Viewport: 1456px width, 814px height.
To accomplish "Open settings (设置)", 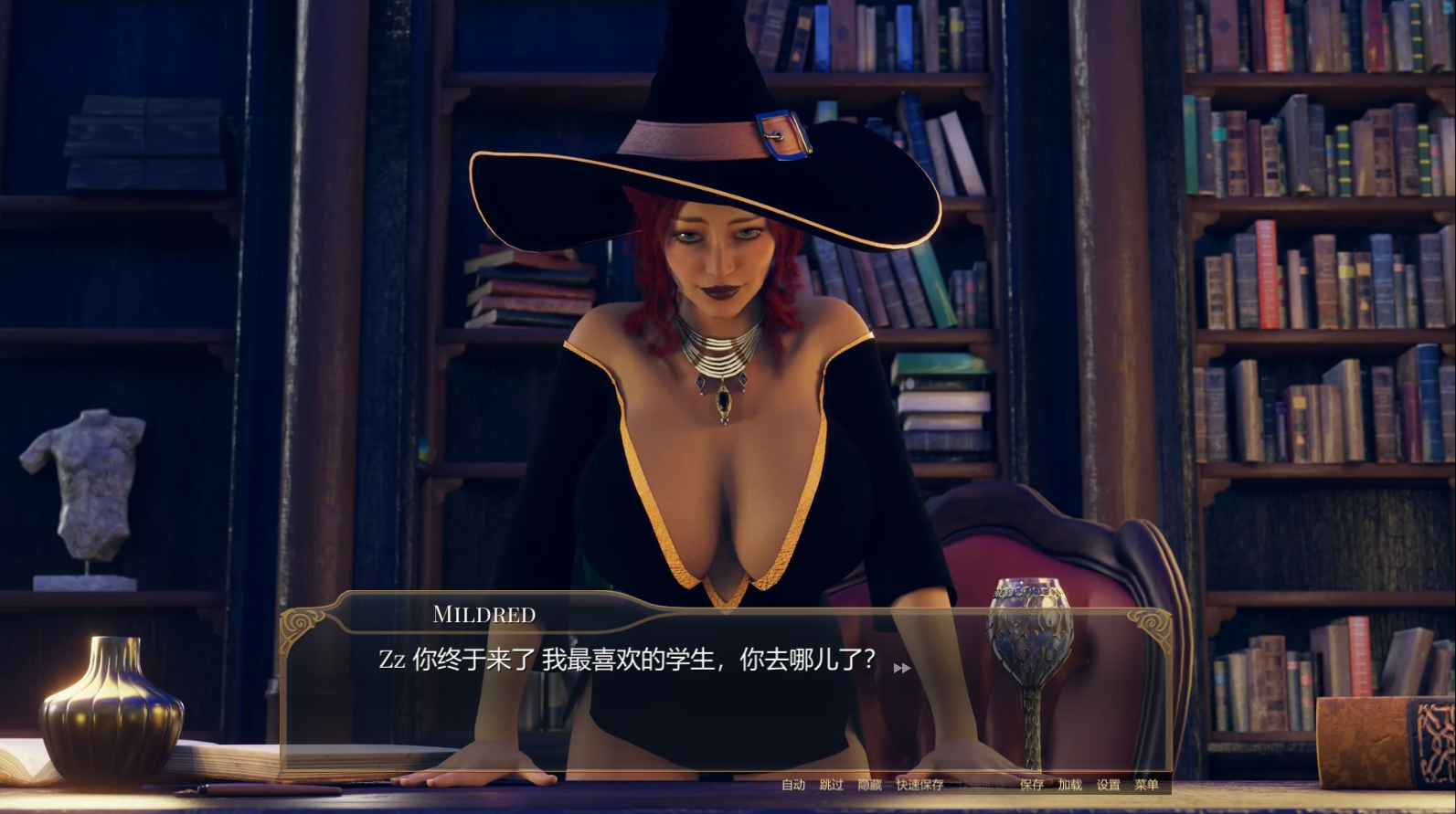I will pos(1108,785).
